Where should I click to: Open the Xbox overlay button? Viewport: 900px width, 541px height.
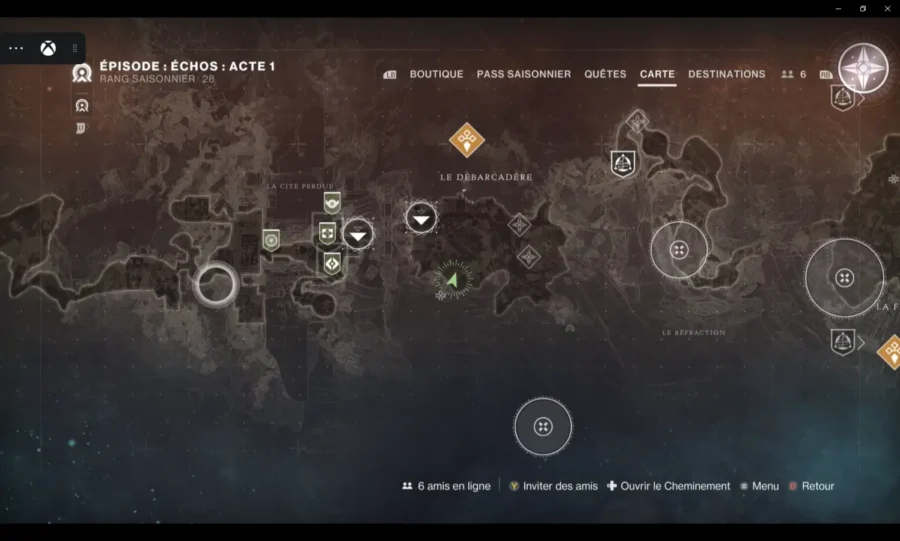47,48
